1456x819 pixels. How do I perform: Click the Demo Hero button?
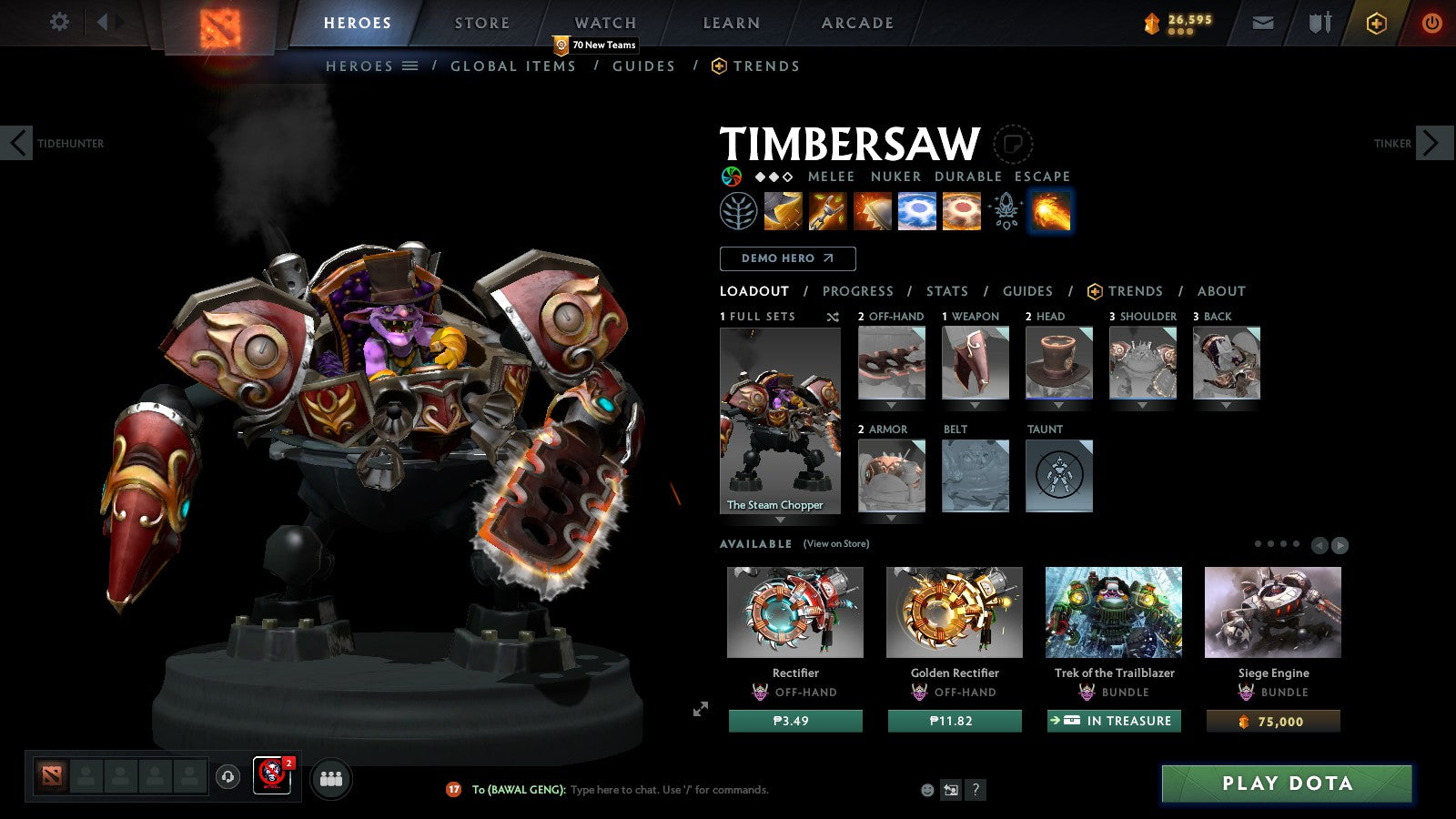tap(787, 258)
